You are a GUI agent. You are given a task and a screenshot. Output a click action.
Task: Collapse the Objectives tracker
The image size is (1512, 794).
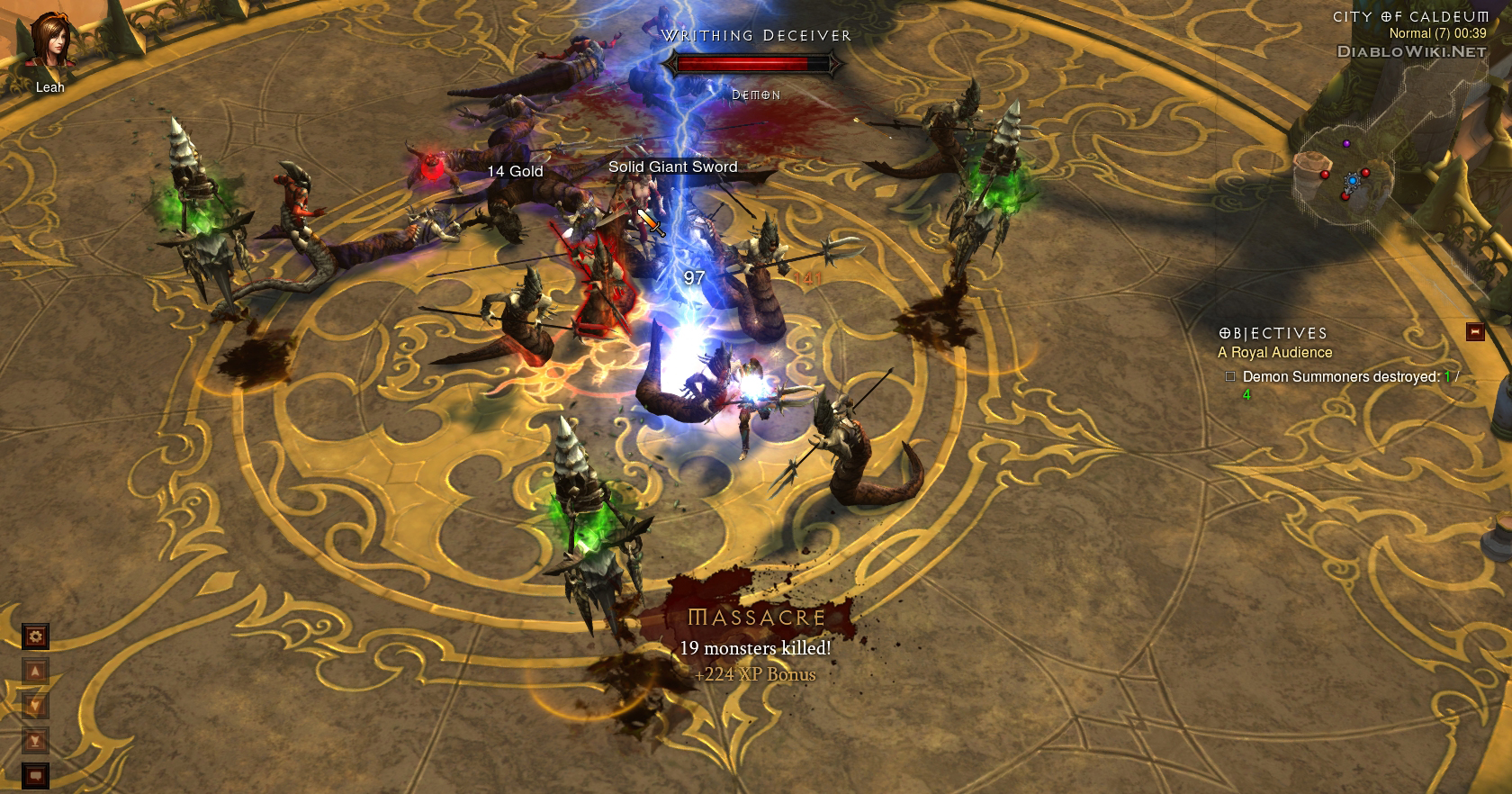1474,332
